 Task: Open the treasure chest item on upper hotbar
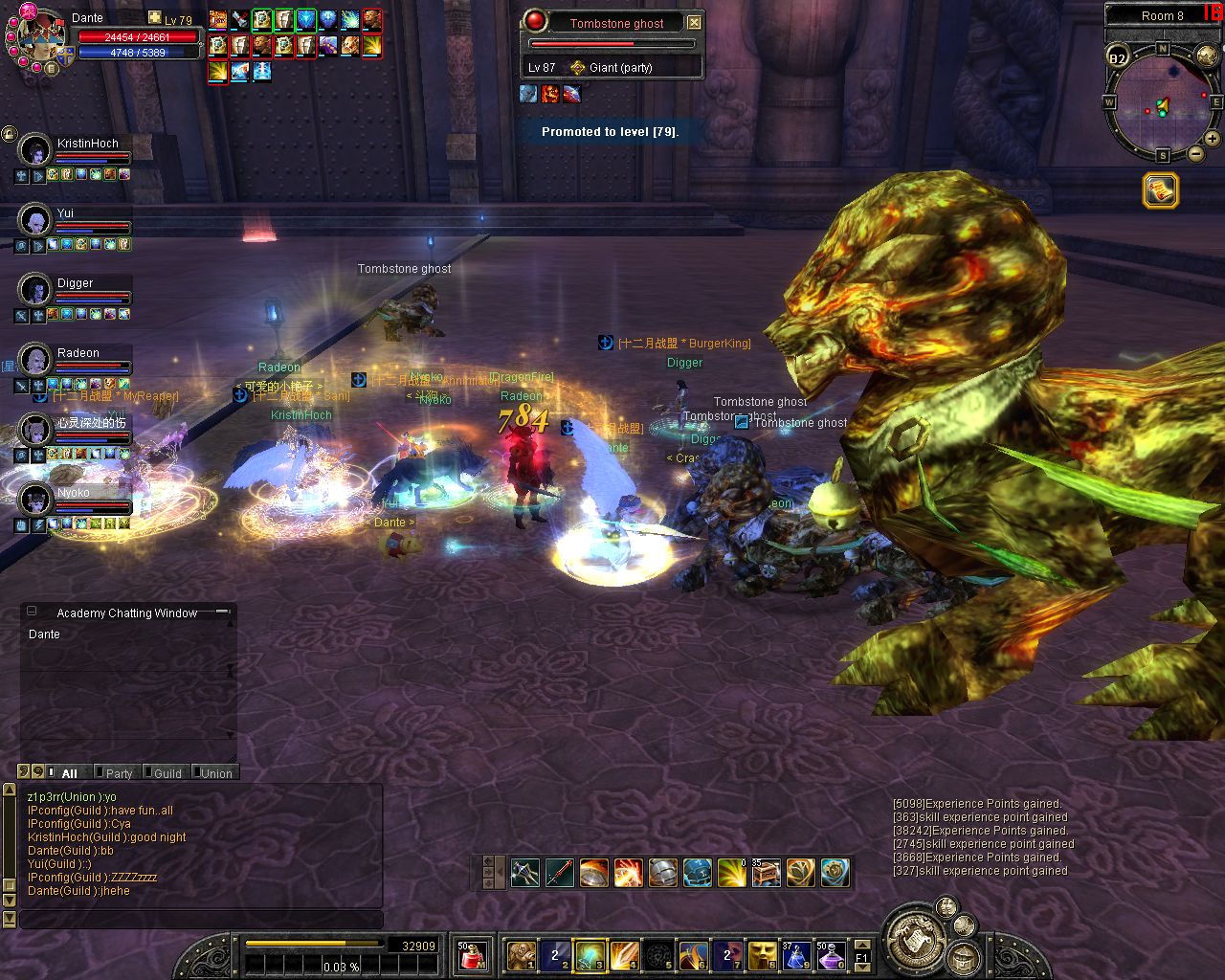tap(766, 872)
